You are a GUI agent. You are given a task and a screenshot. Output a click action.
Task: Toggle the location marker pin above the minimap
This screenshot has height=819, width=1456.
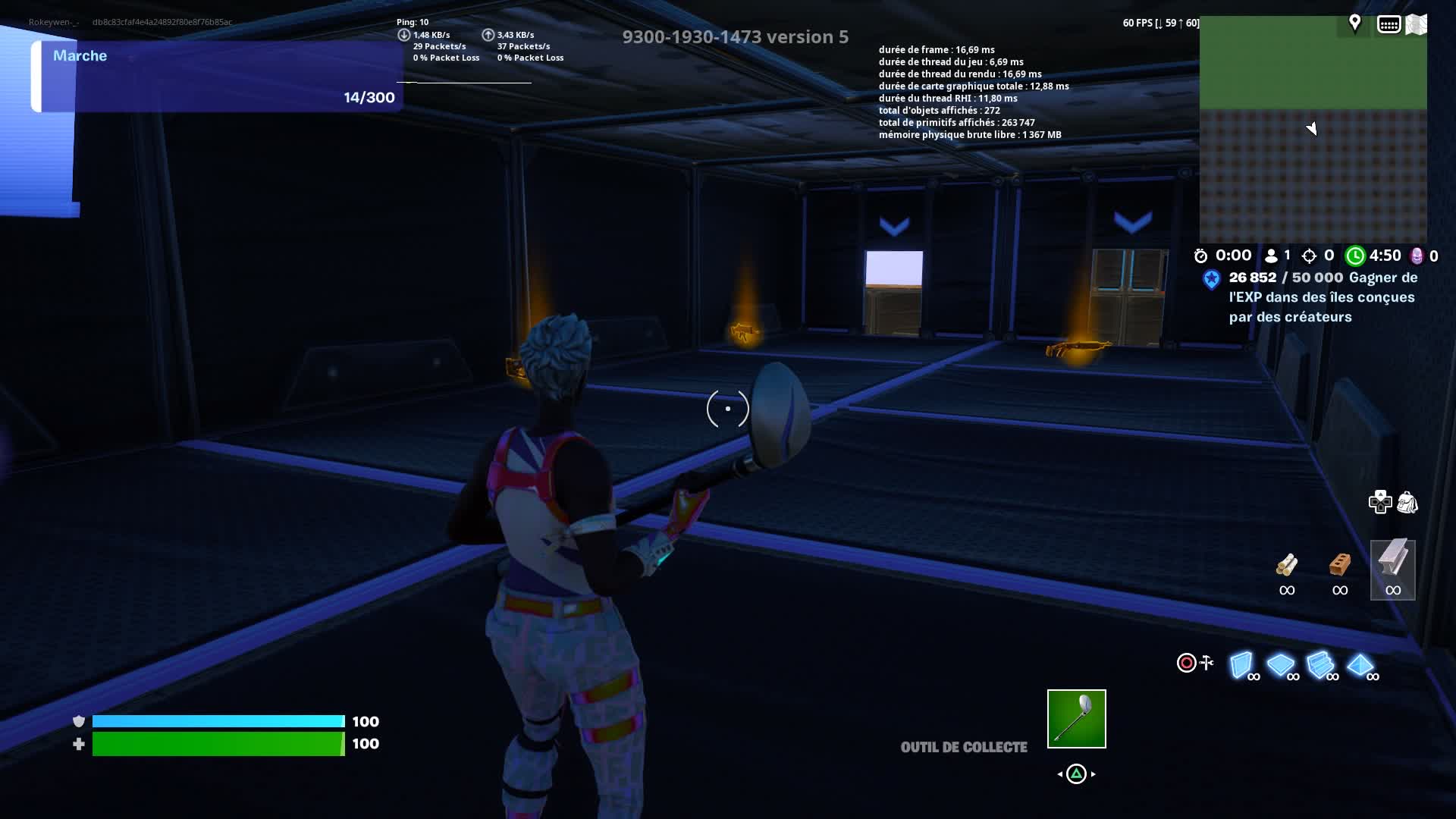pos(1355,23)
